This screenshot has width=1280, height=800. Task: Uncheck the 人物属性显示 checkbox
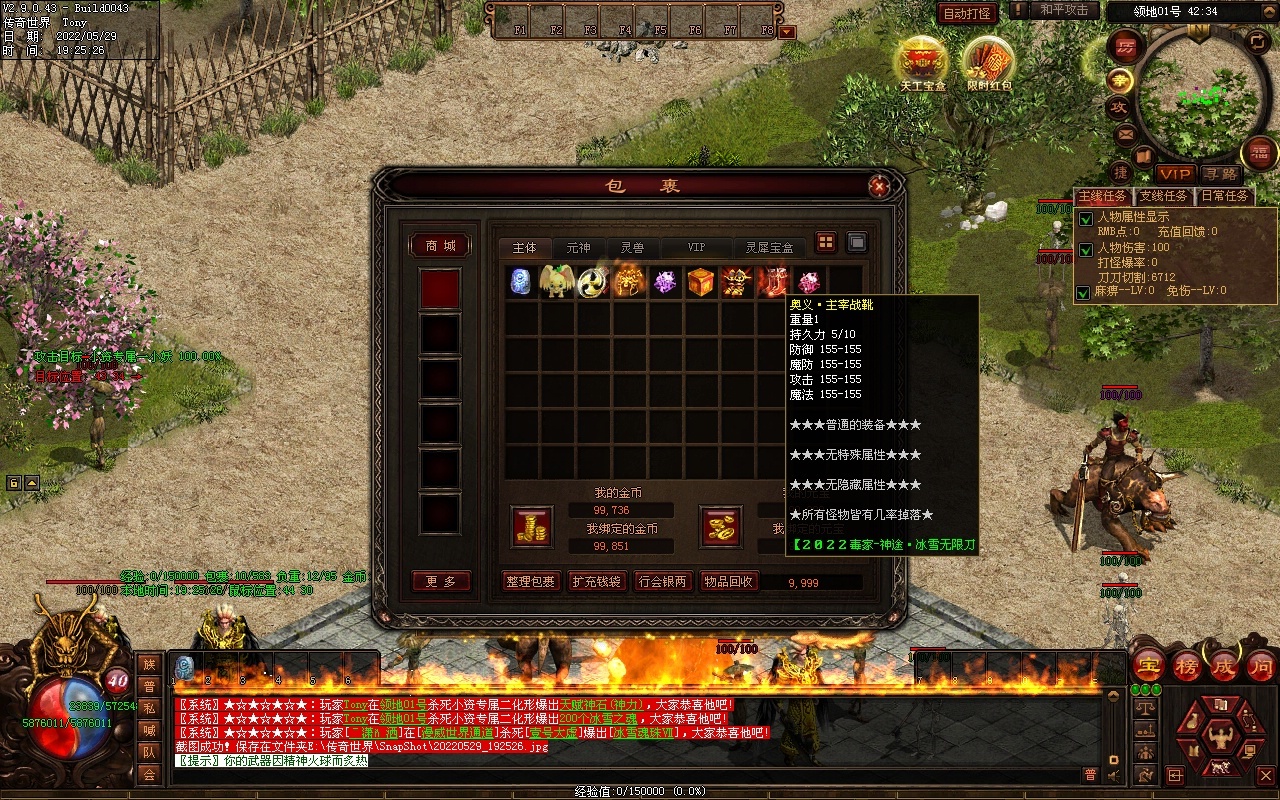(x=1085, y=219)
